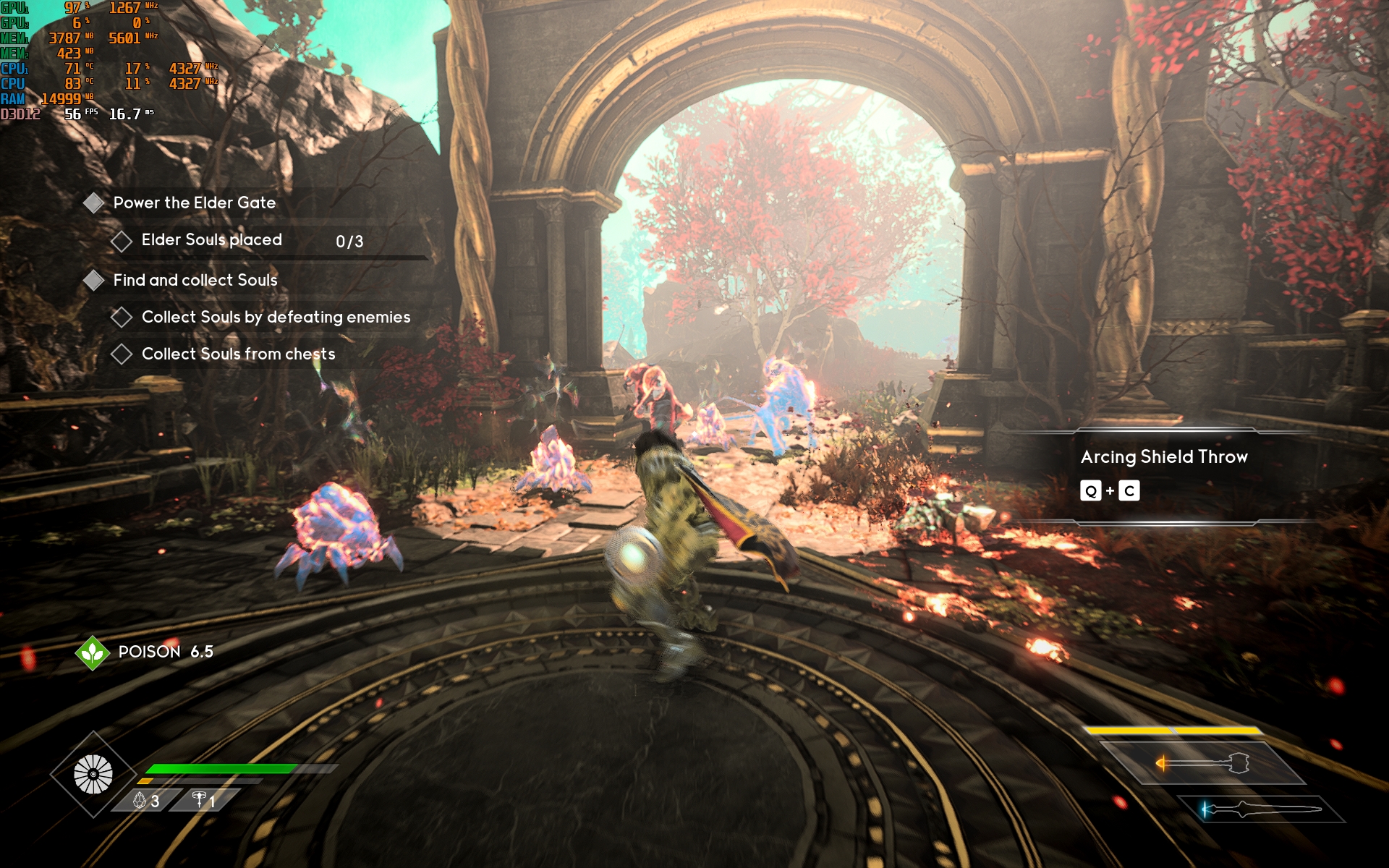The image size is (1389, 868).
Task: Click the banner item counter showing 1
Action: pyautogui.click(x=204, y=801)
